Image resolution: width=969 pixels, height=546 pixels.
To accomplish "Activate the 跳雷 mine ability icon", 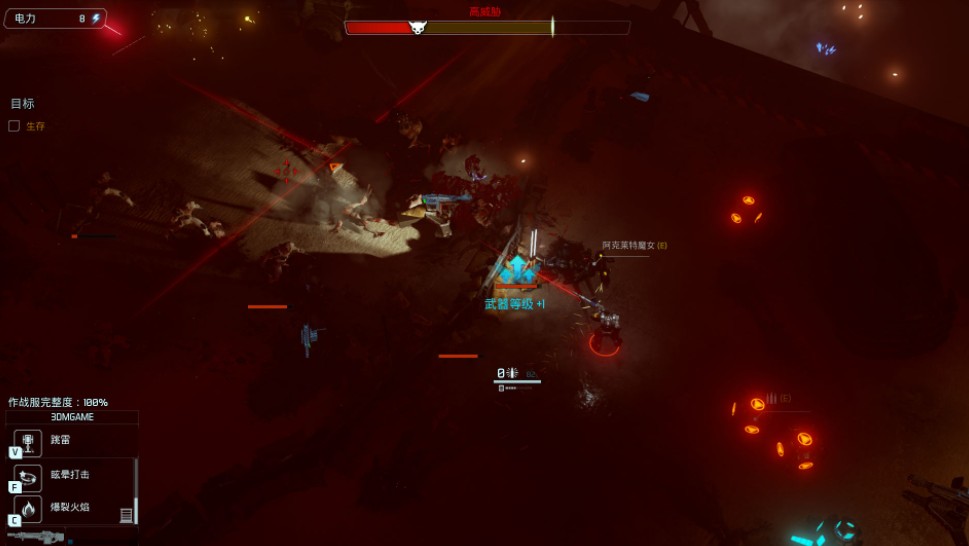I will click(x=28, y=441).
